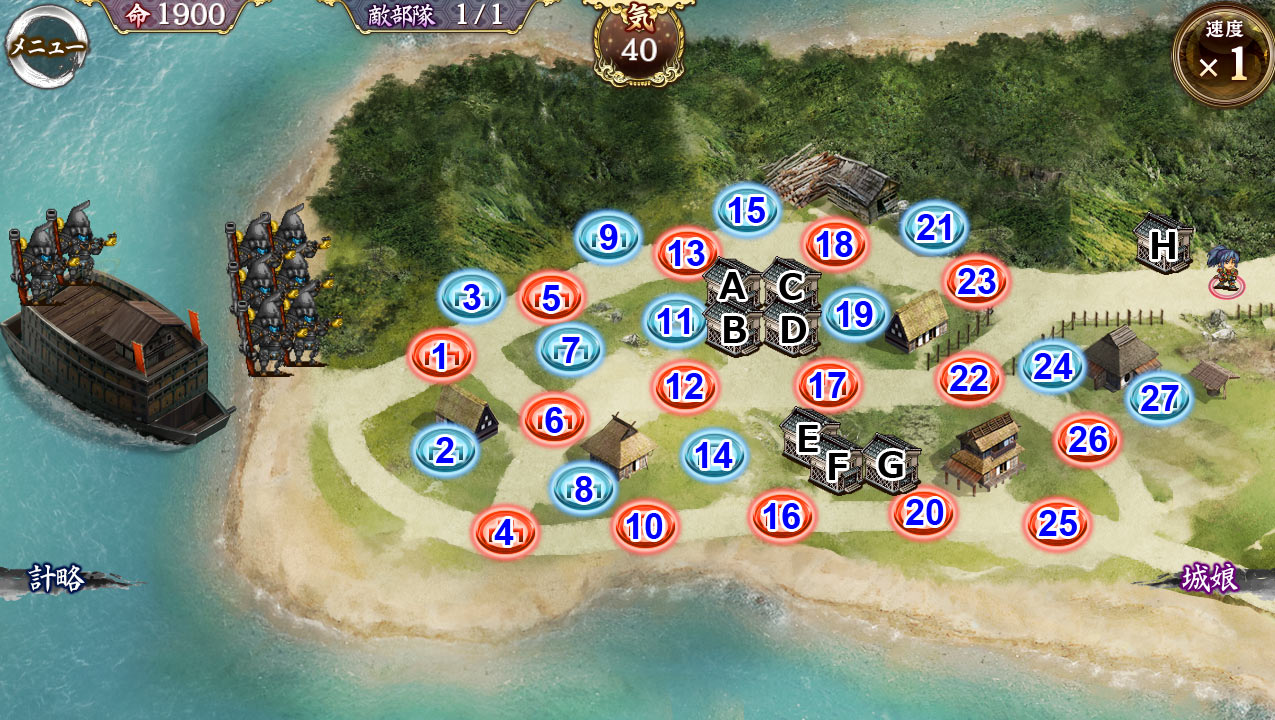The image size is (1275, 720).
Task: Select blue deployment slot 8
Action: (x=583, y=489)
